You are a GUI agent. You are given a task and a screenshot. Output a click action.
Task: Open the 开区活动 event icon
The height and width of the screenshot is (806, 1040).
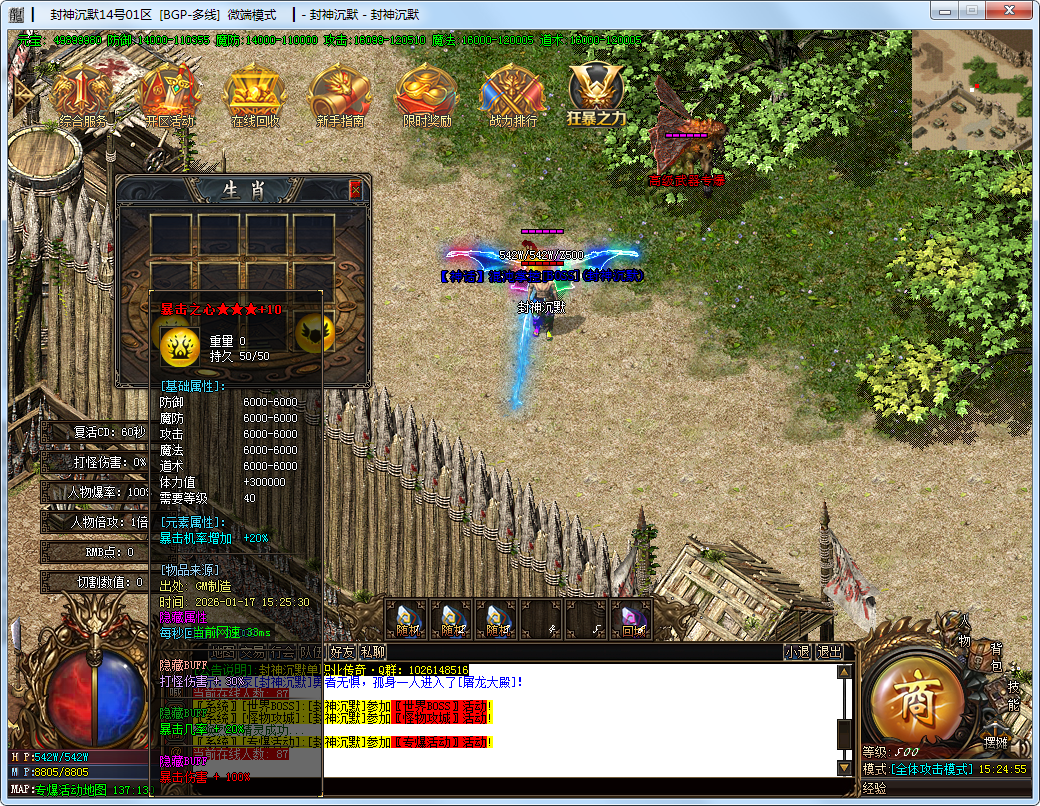(169, 96)
